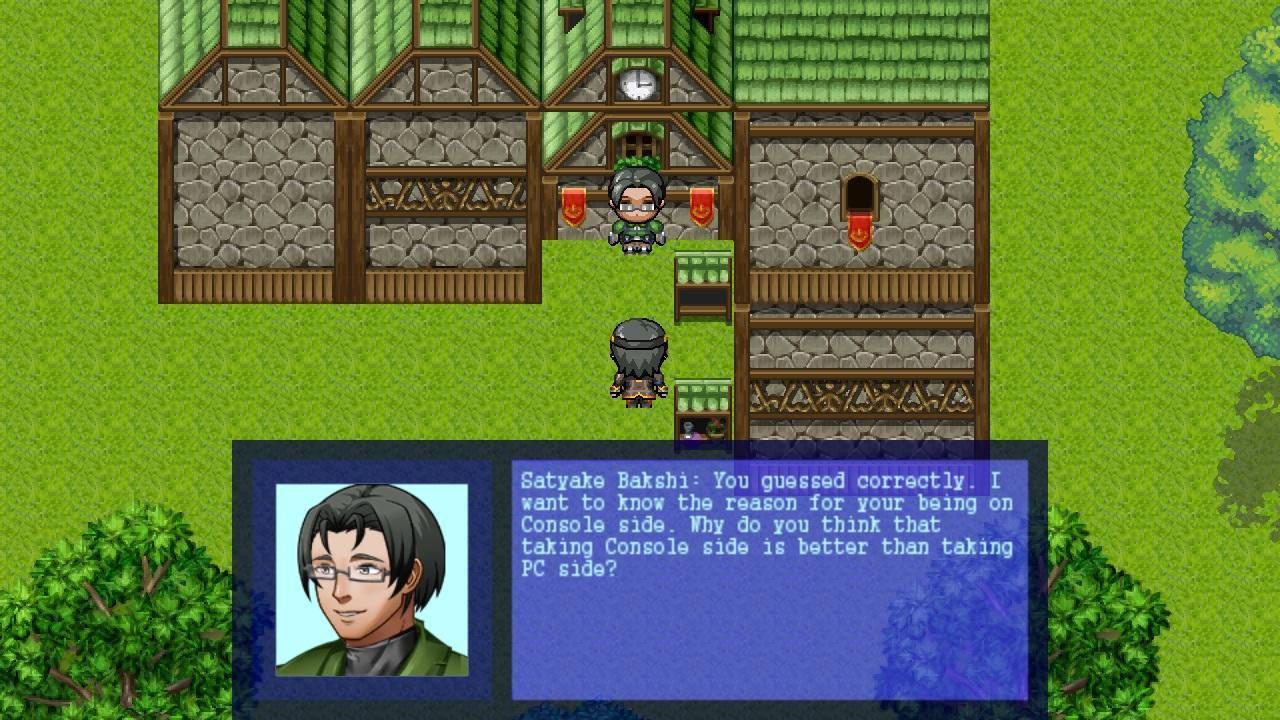
Task: Advance Satyake Bakshi's dialogue message box
Action: (768, 578)
